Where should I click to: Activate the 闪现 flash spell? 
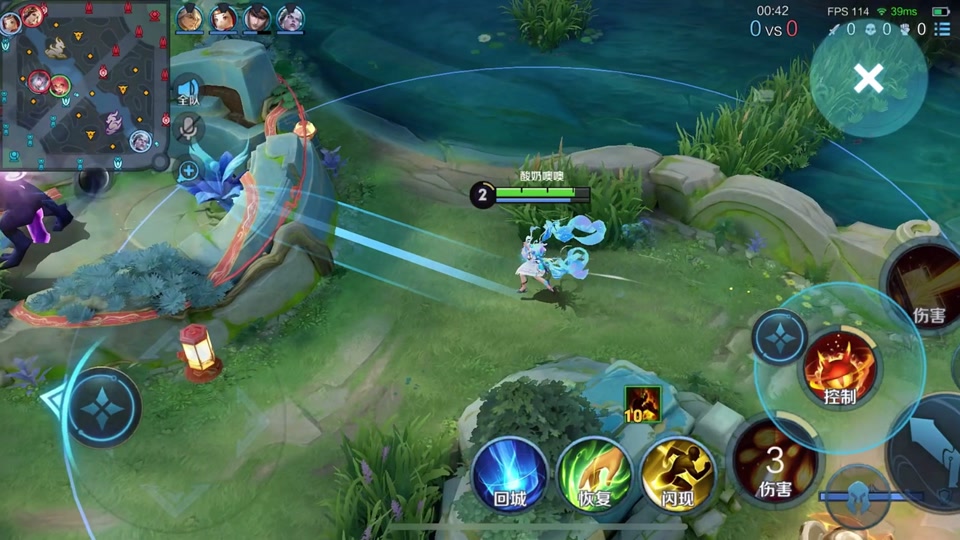point(677,473)
